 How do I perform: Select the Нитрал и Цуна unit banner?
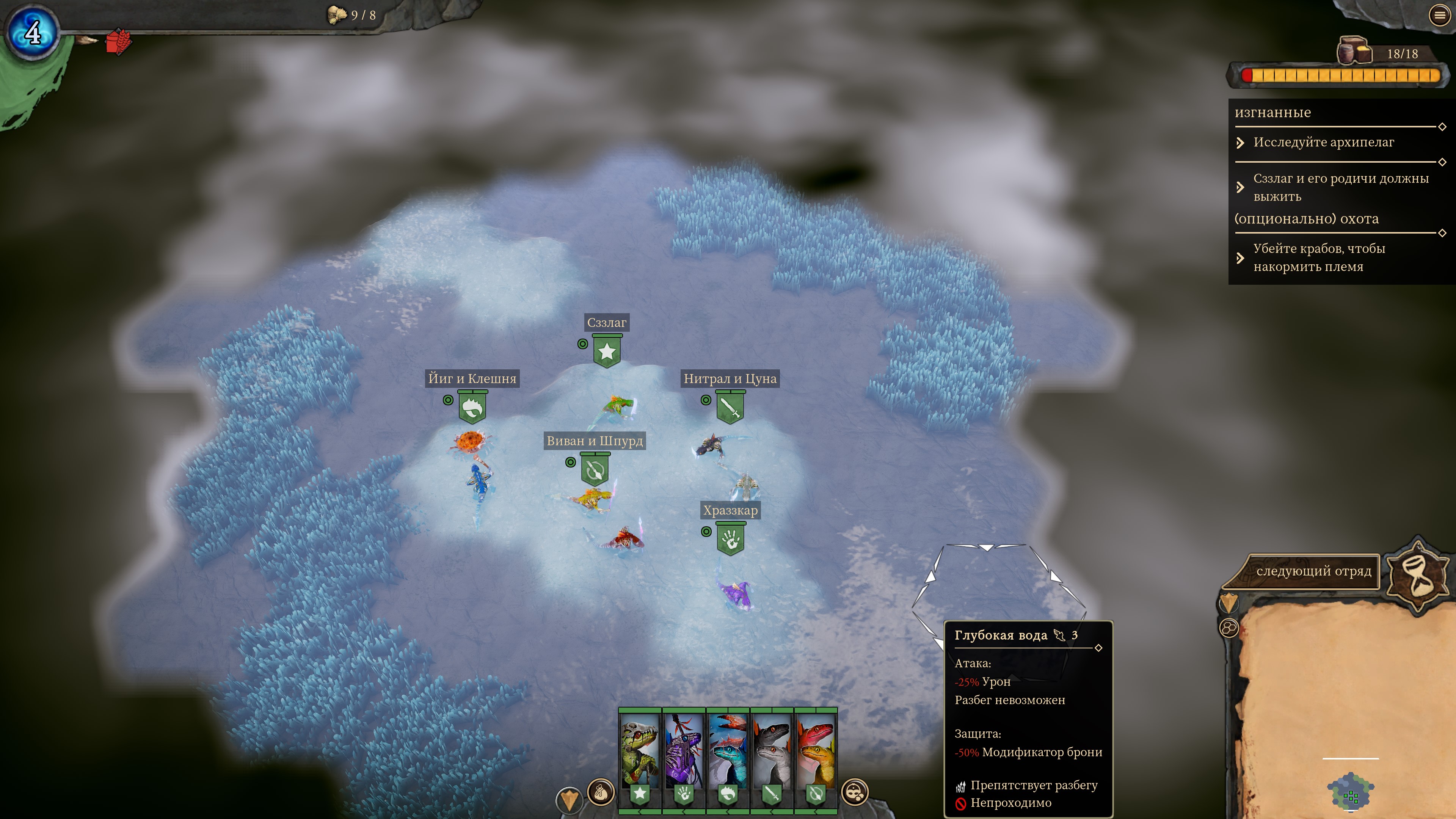tap(730, 408)
